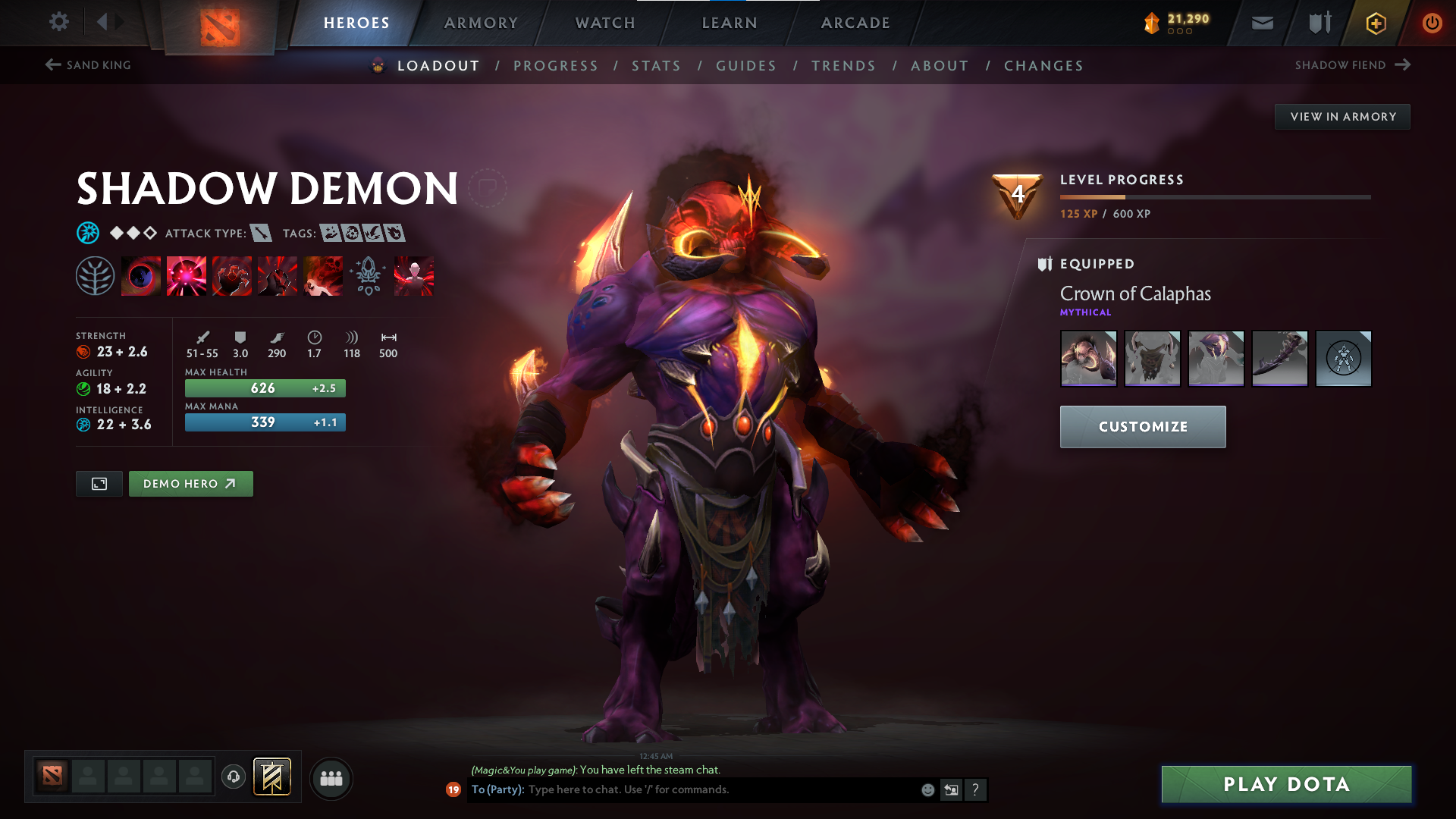The image size is (1456, 819).
Task: Select the blue hero facet icon
Action: (x=89, y=233)
